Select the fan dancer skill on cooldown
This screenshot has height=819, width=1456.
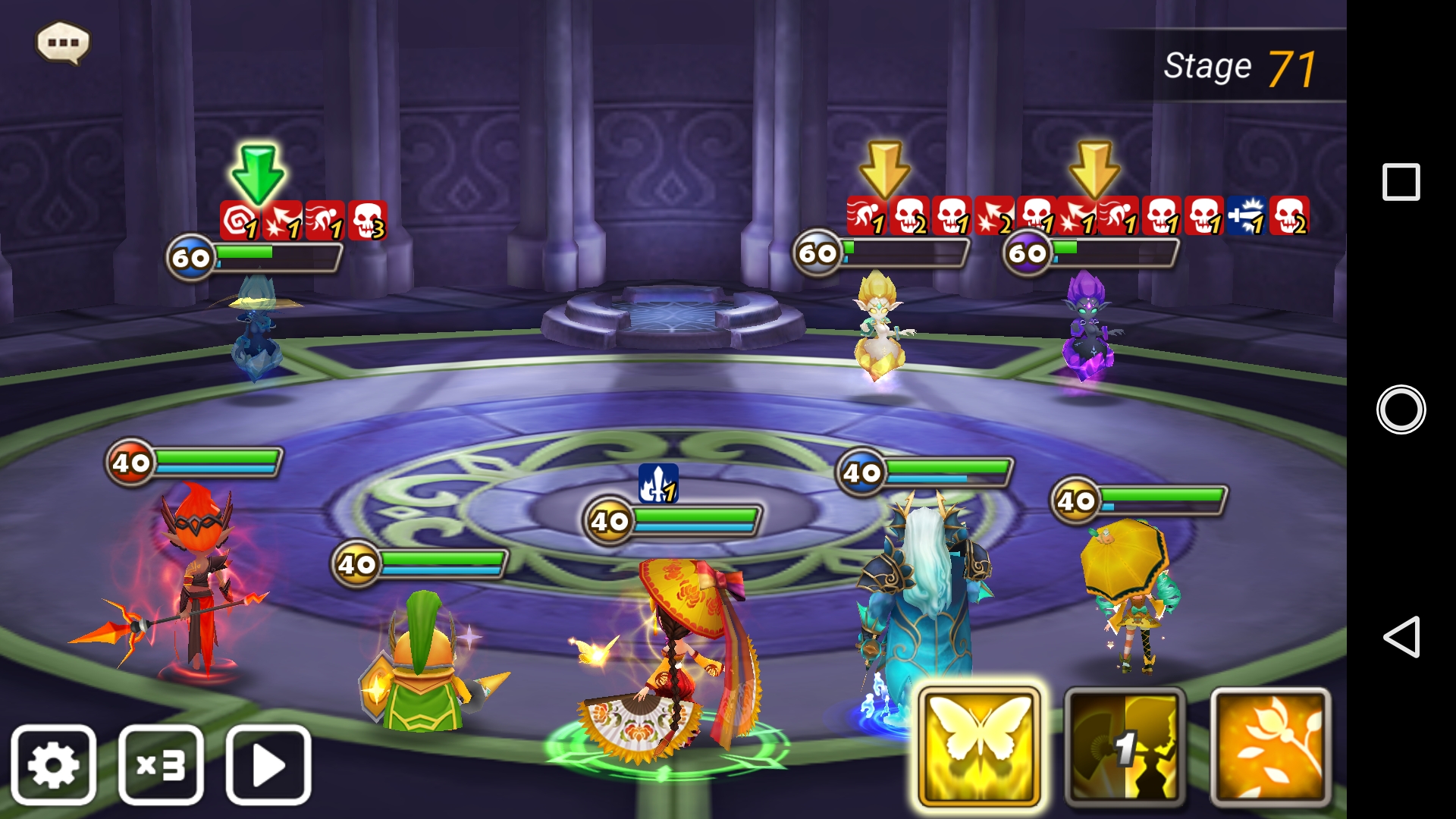pyautogui.click(x=1125, y=748)
